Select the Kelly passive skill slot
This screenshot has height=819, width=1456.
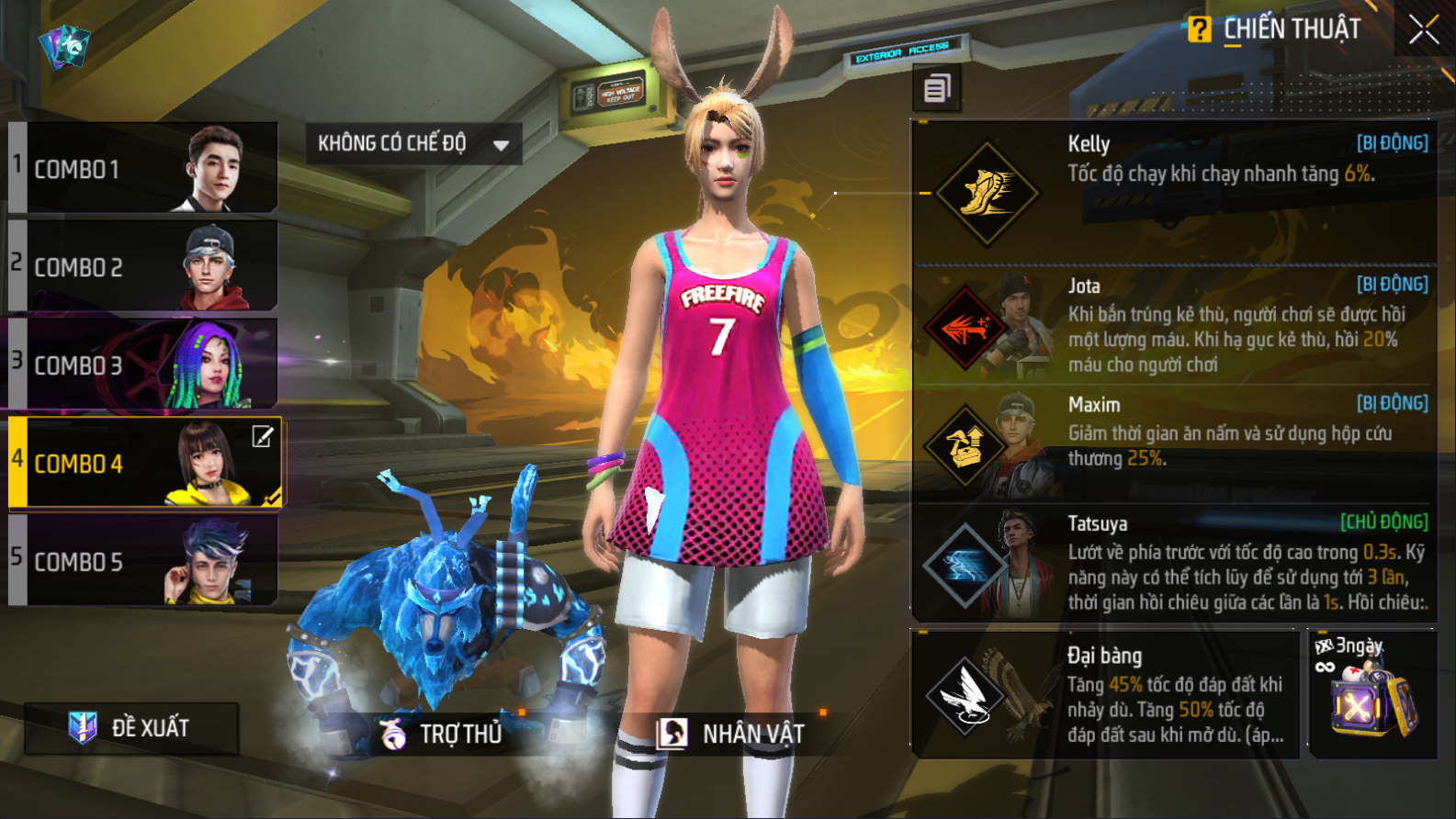pos(1174,191)
